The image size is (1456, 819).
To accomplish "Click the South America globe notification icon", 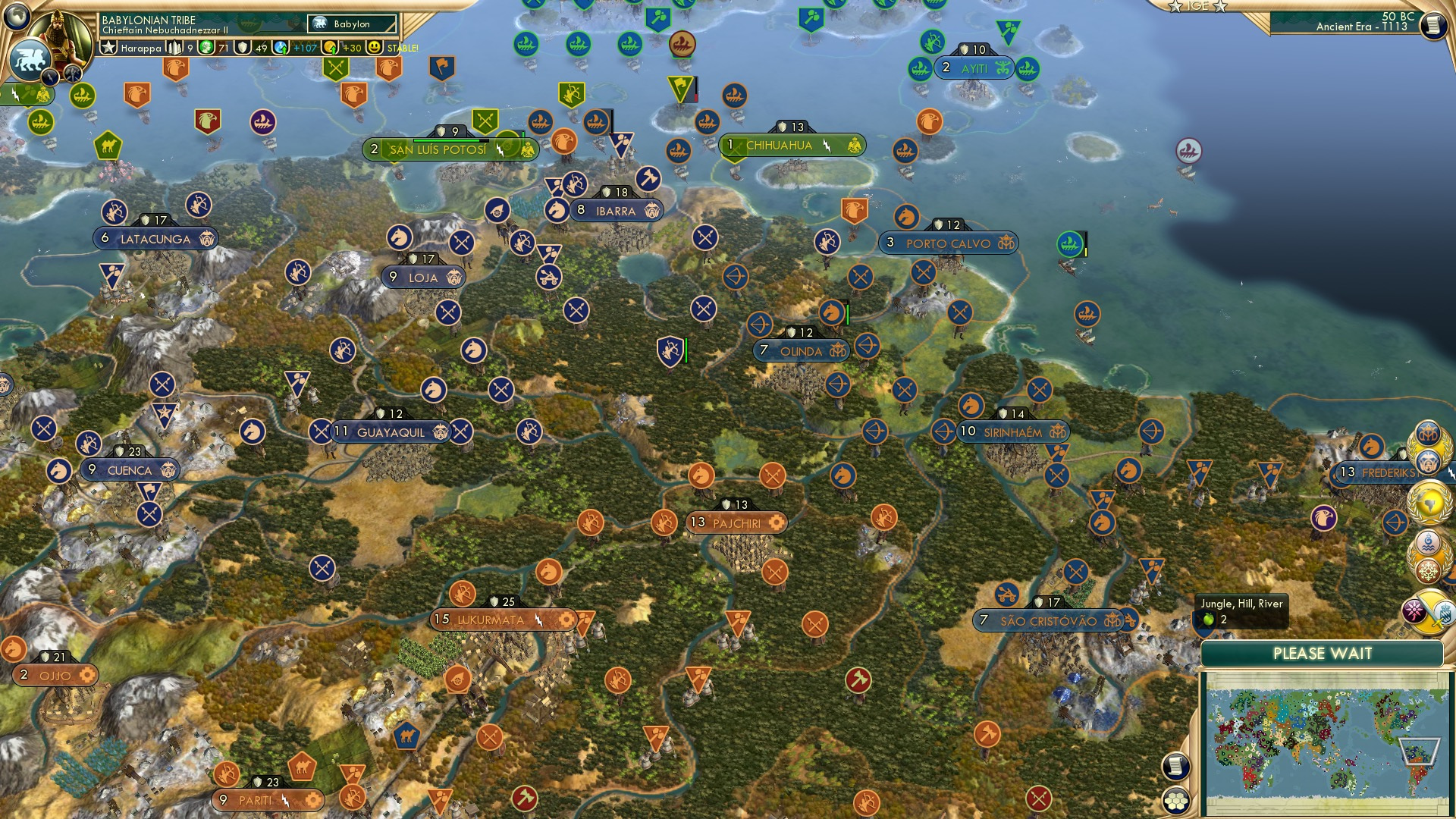I will pyautogui.click(x=1428, y=501).
